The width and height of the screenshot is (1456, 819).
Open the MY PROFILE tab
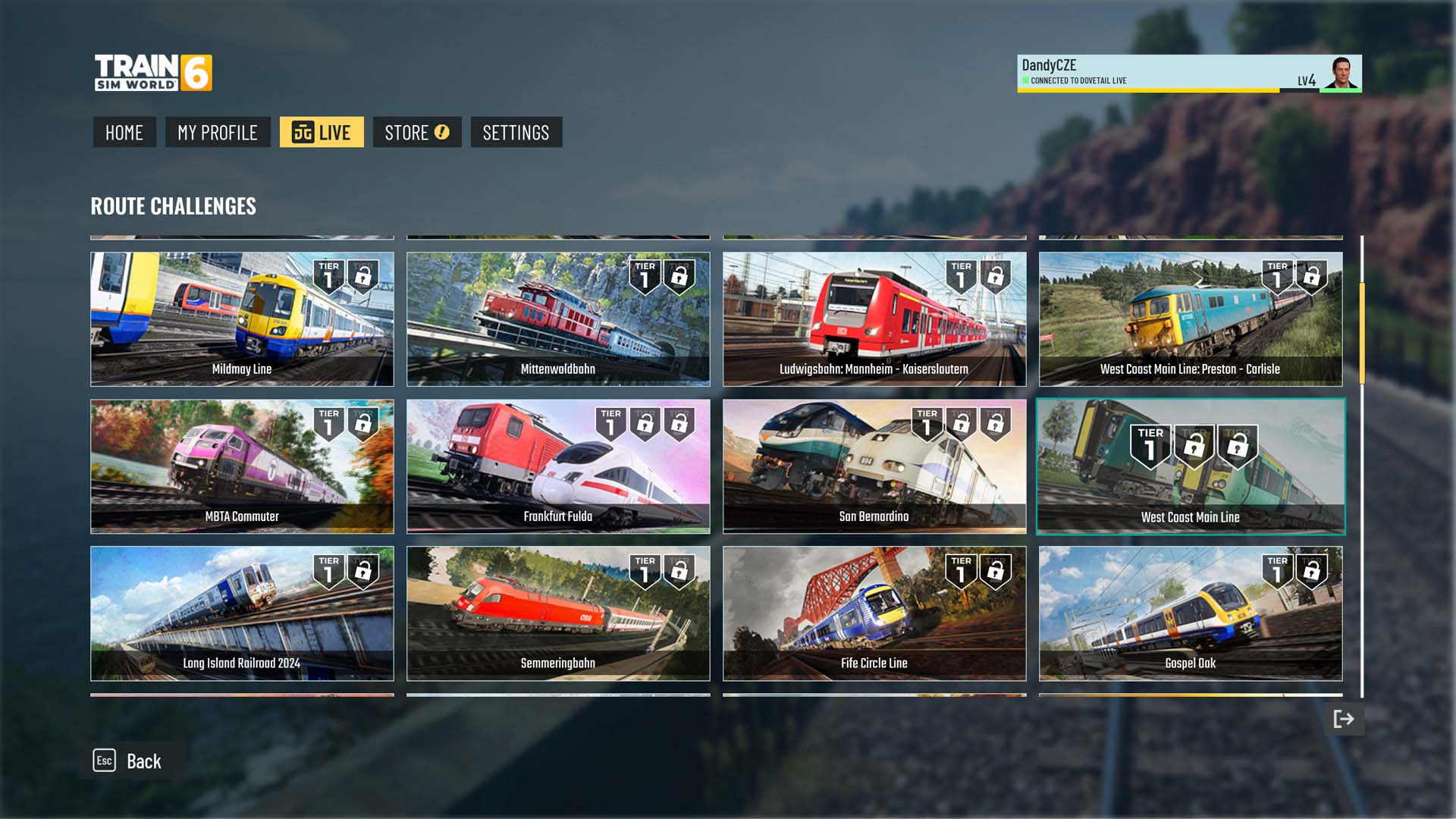point(218,133)
